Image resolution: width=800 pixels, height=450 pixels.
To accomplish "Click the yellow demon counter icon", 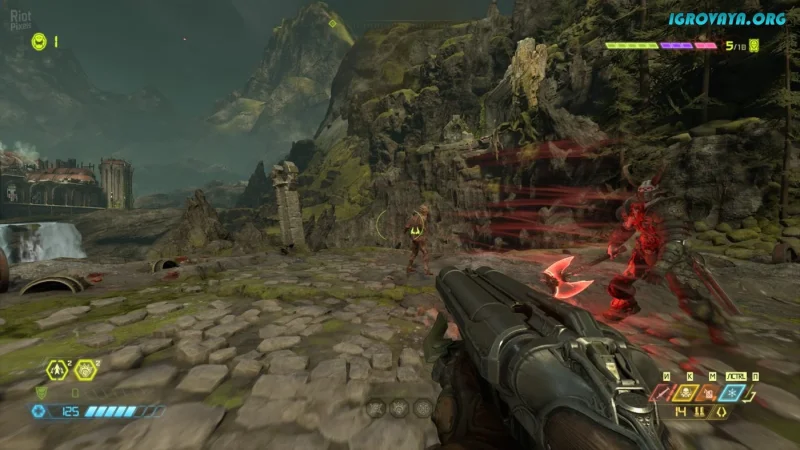I will (754, 45).
